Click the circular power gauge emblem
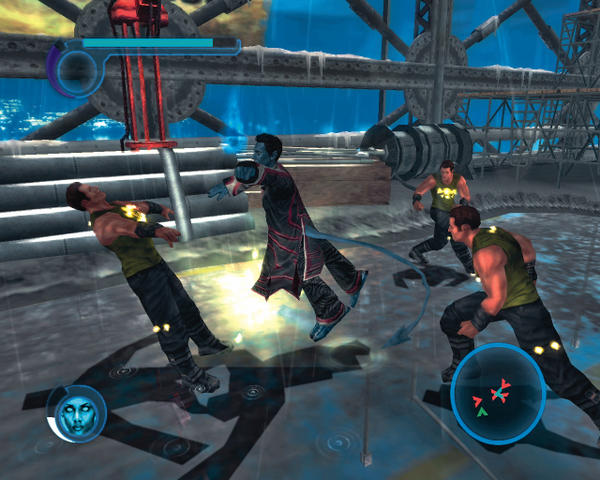This screenshot has height=480, width=600. pyautogui.click(x=75, y=69)
